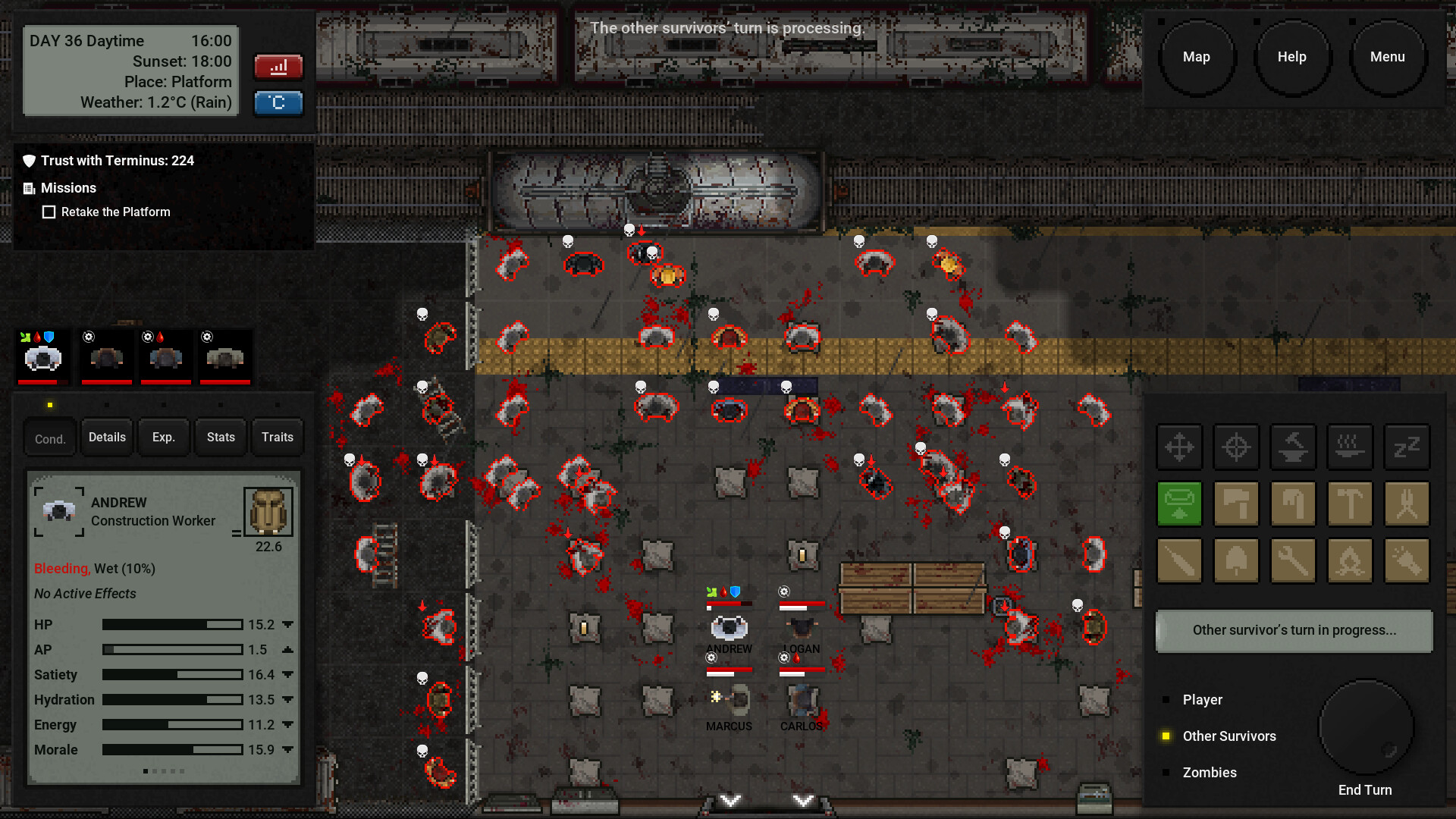
Task: Click the flashlight tool icon
Action: pos(1407,561)
